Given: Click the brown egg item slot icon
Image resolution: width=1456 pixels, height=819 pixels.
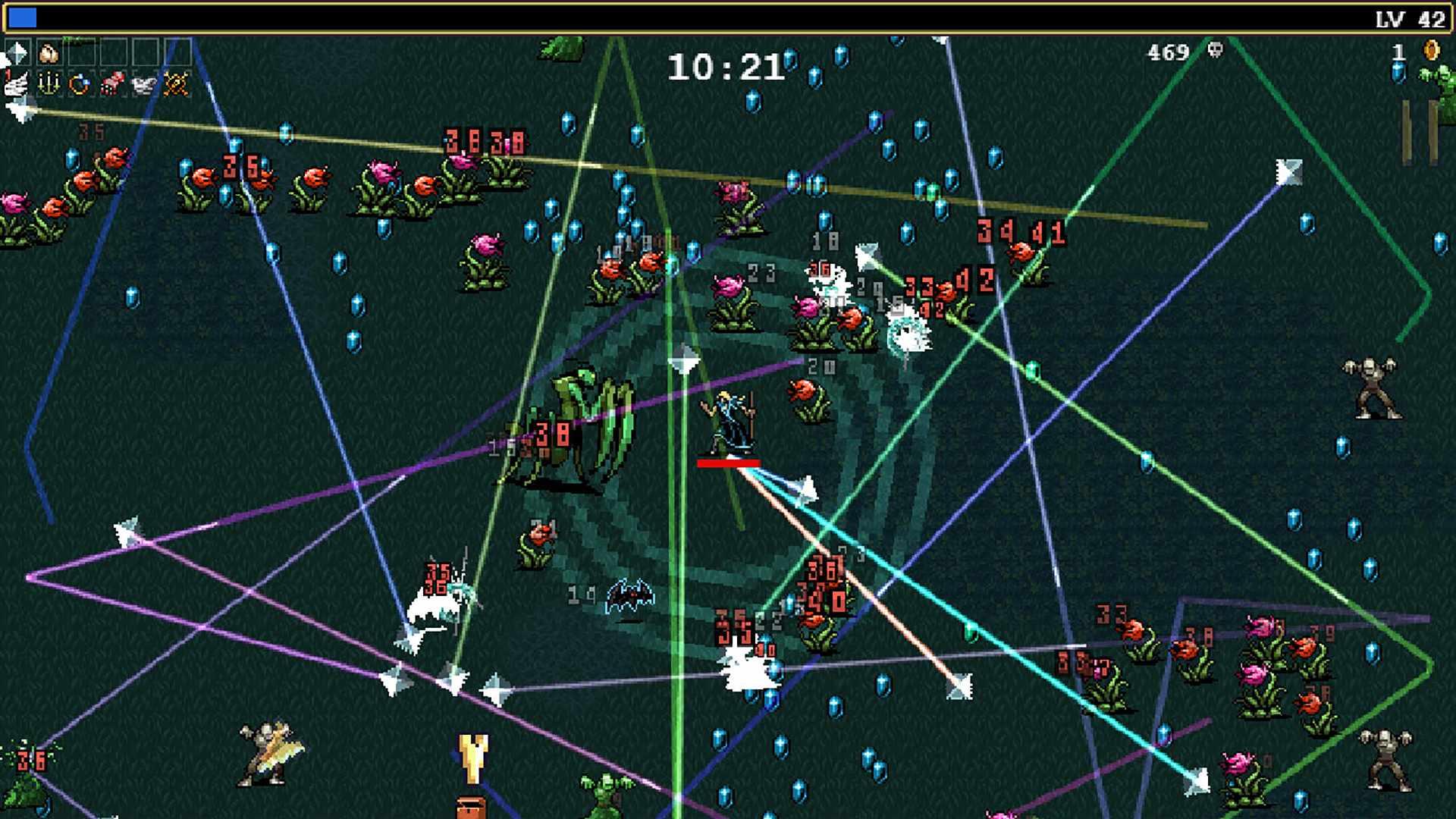Looking at the screenshot, I should [47, 53].
